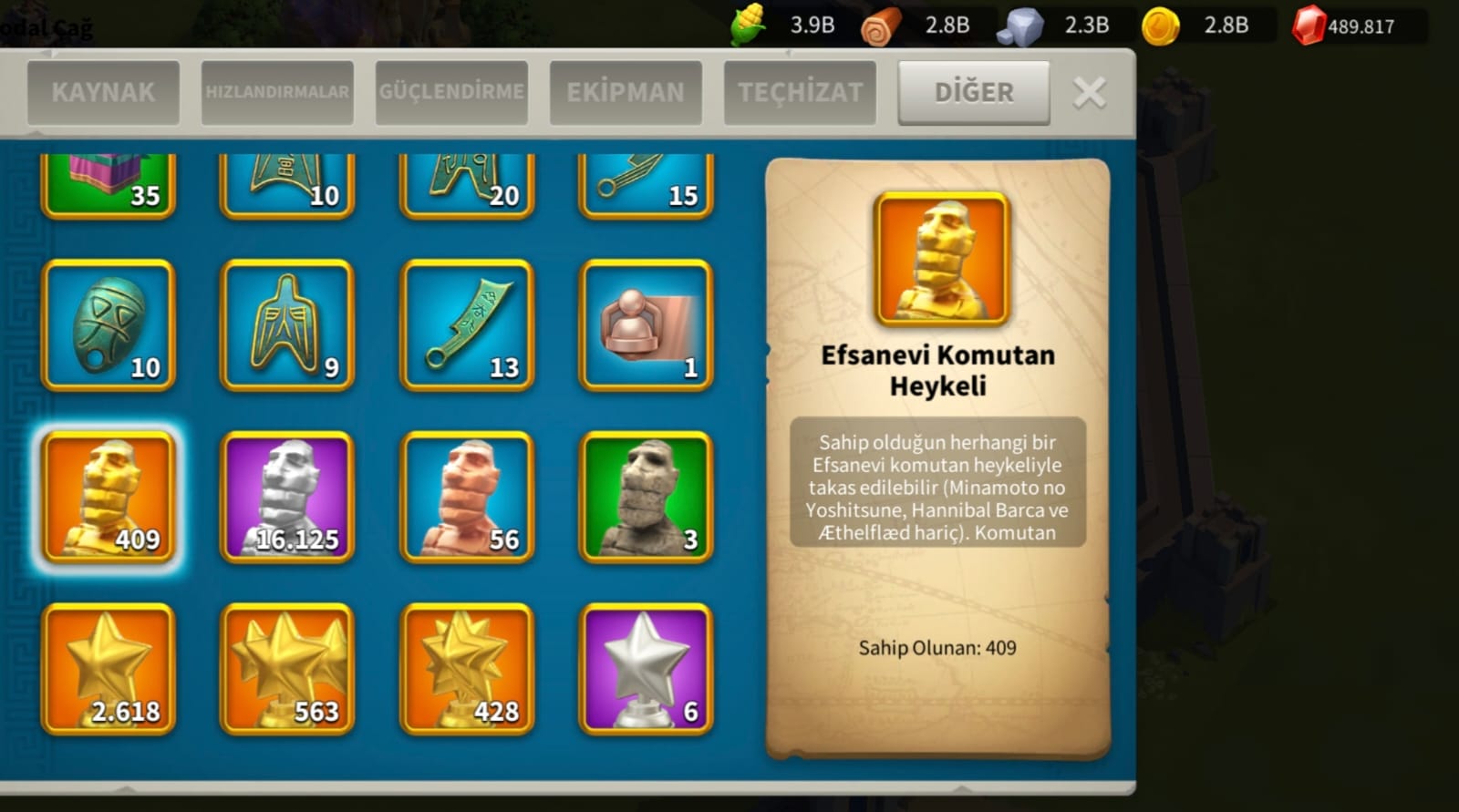Select the bronze statue slot with 56
This screenshot has width=1459, height=812.
467,497
